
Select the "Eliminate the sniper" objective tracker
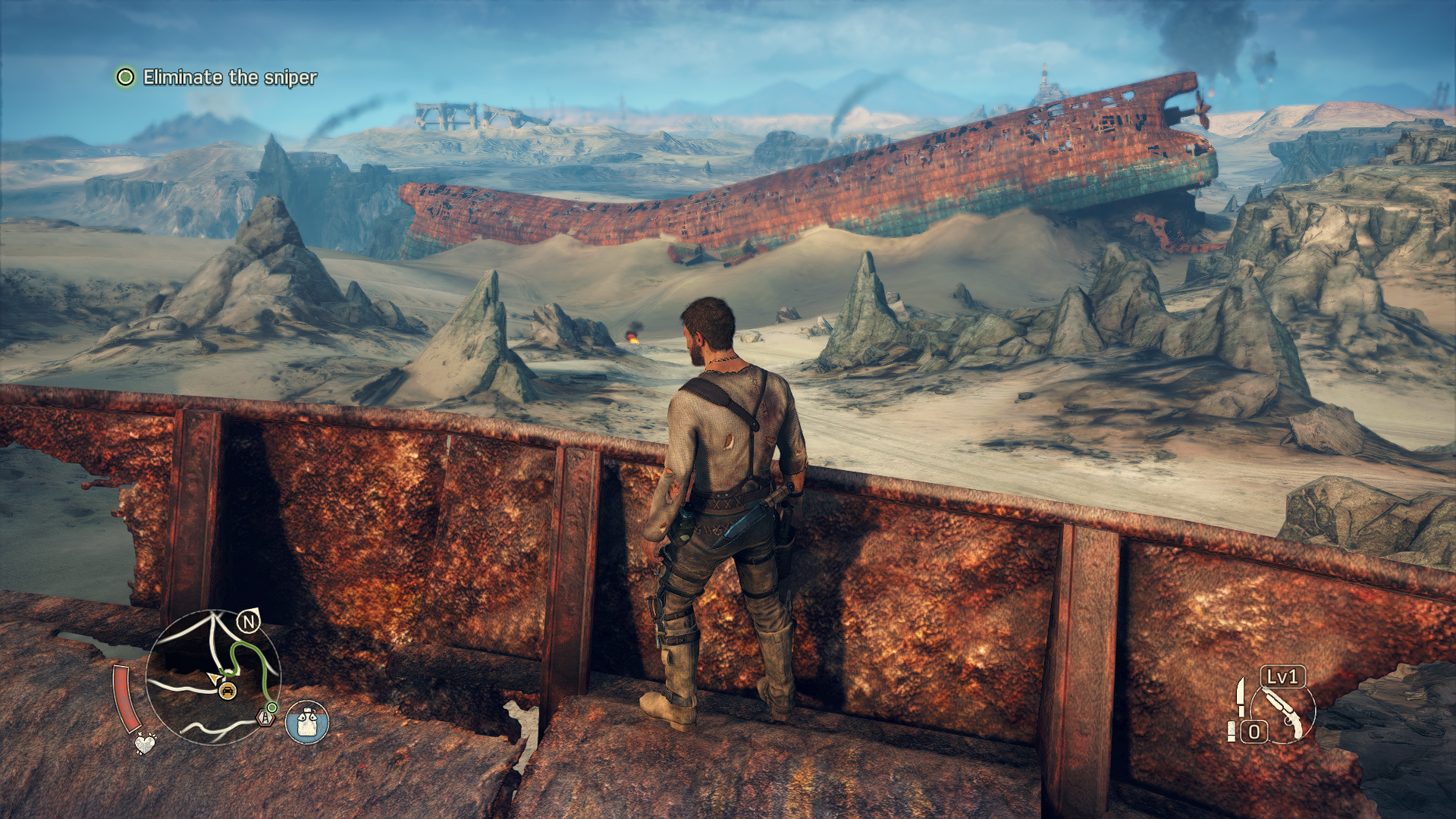(217, 77)
